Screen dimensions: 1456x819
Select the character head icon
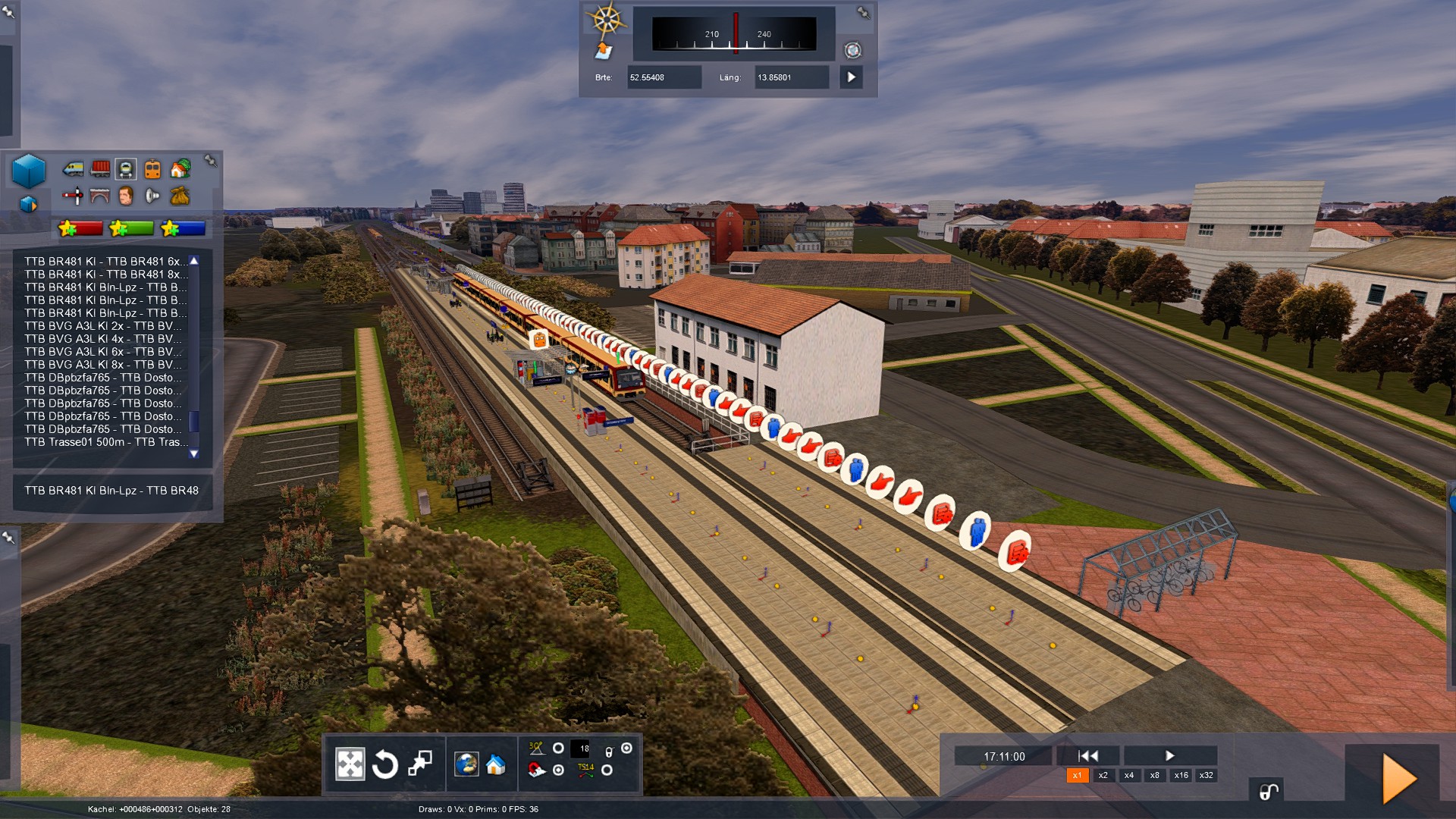[x=126, y=196]
